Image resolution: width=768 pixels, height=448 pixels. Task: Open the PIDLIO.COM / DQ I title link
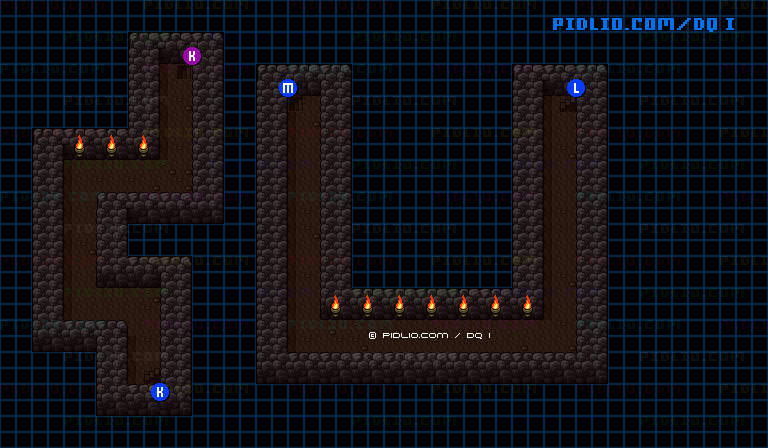(644, 24)
